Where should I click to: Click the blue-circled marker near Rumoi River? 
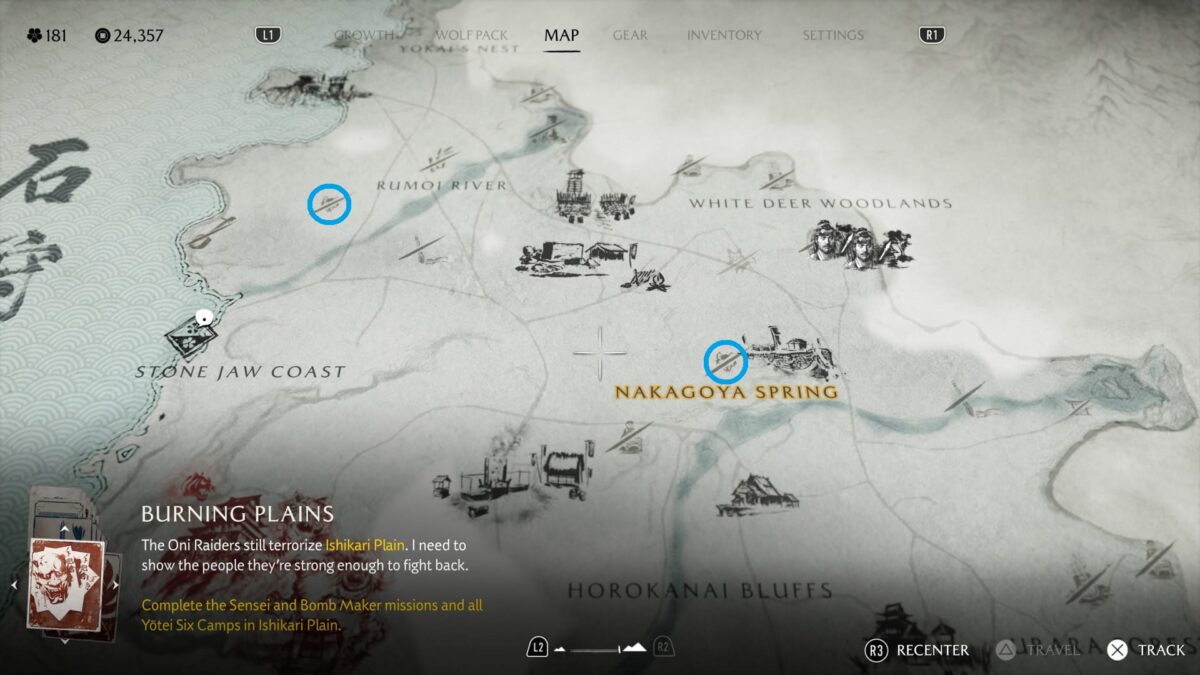(x=329, y=204)
